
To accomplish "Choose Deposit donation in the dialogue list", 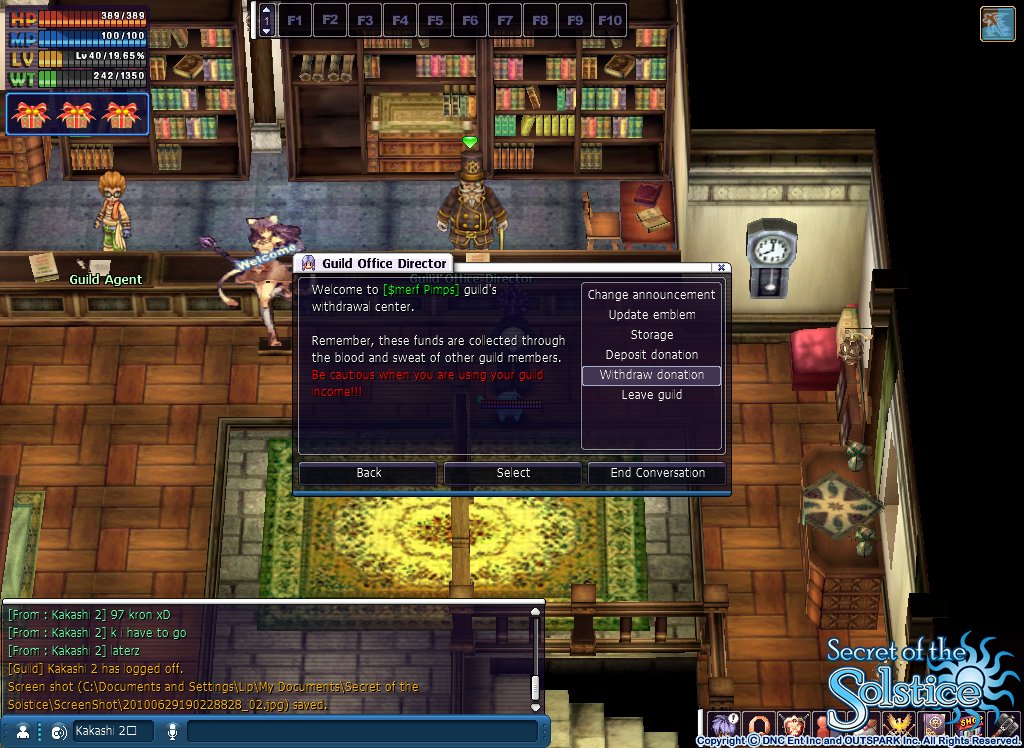I will coord(651,355).
